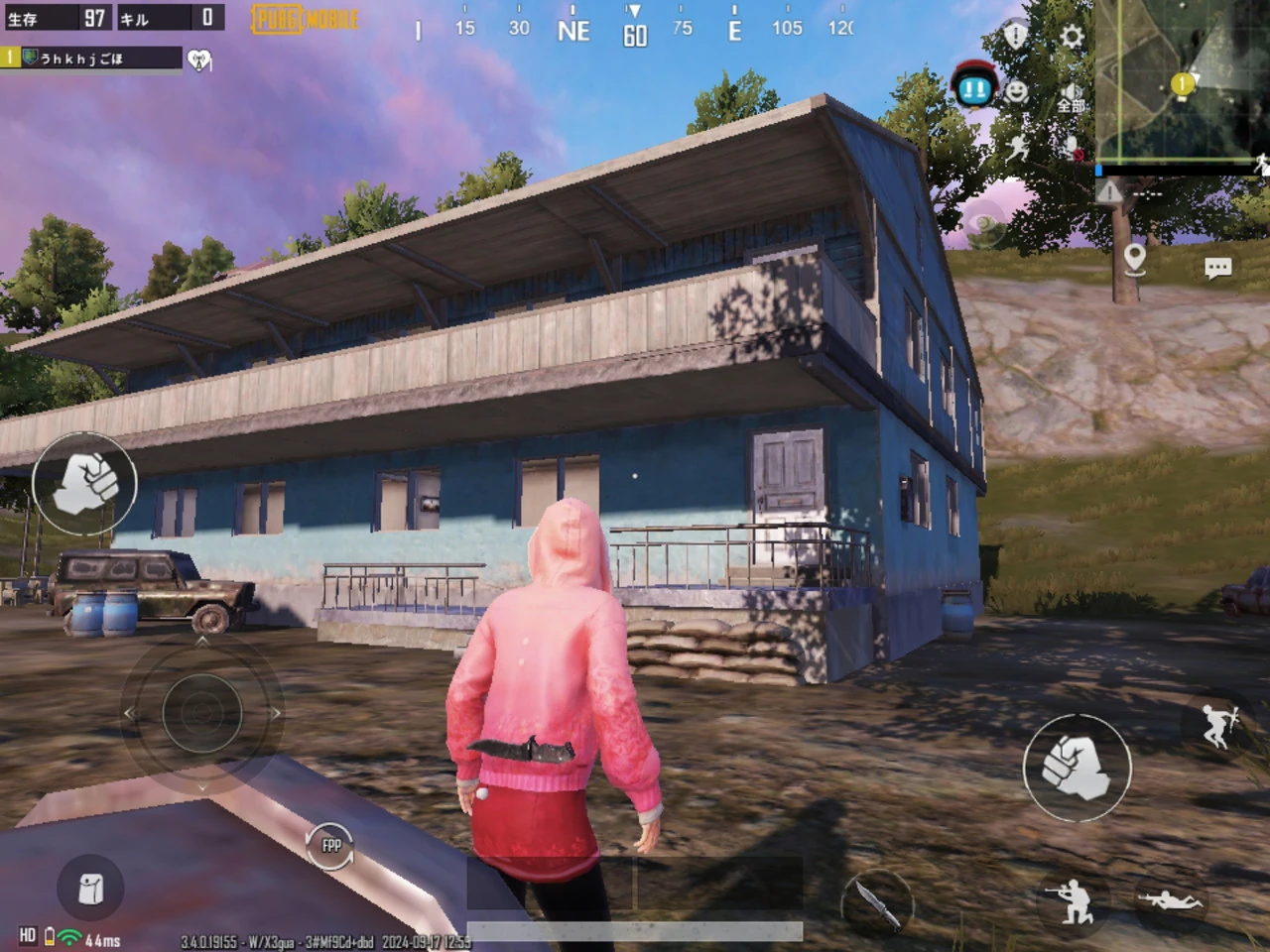
Task: Go prone using the lying soldier button
Action: (x=1171, y=900)
